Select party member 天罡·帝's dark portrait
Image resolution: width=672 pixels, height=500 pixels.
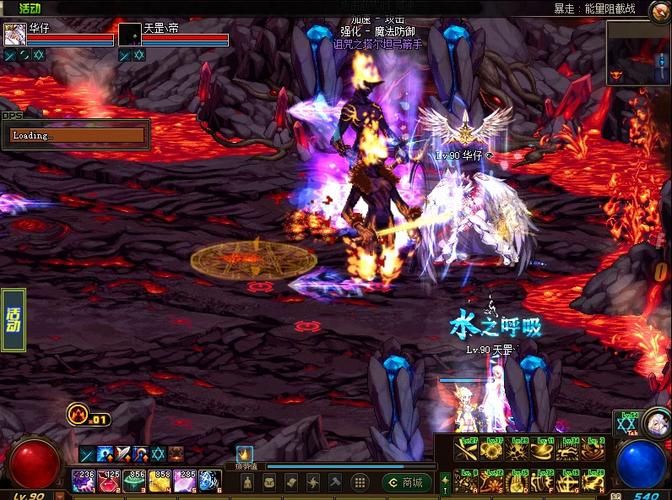tap(129, 34)
